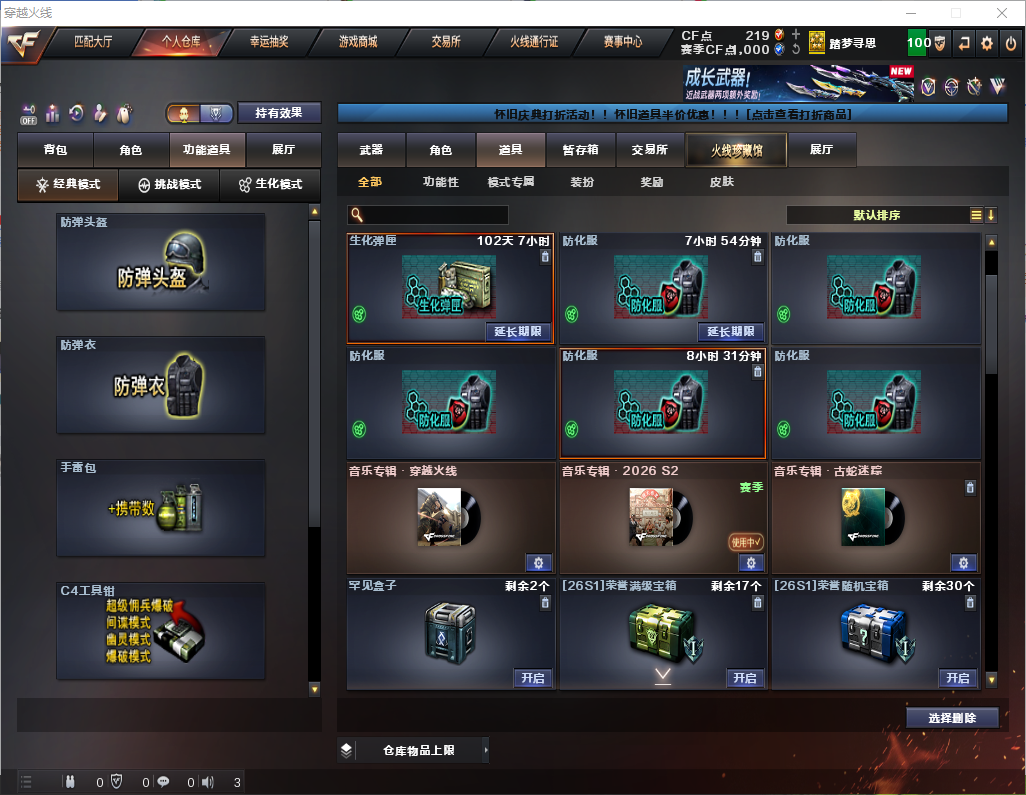Click the 持有效果 button
Image resolution: width=1026 pixels, height=795 pixels.
pyautogui.click(x=279, y=113)
